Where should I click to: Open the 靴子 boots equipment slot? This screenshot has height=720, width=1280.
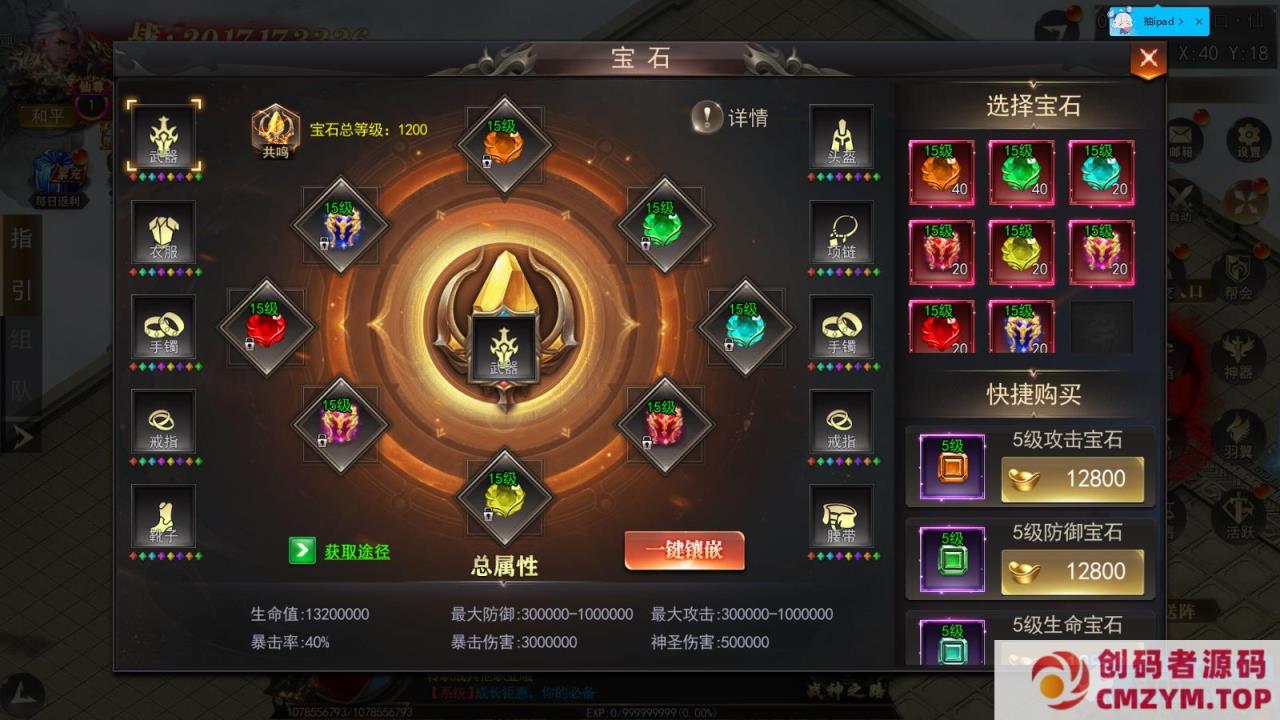click(x=162, y=517)
